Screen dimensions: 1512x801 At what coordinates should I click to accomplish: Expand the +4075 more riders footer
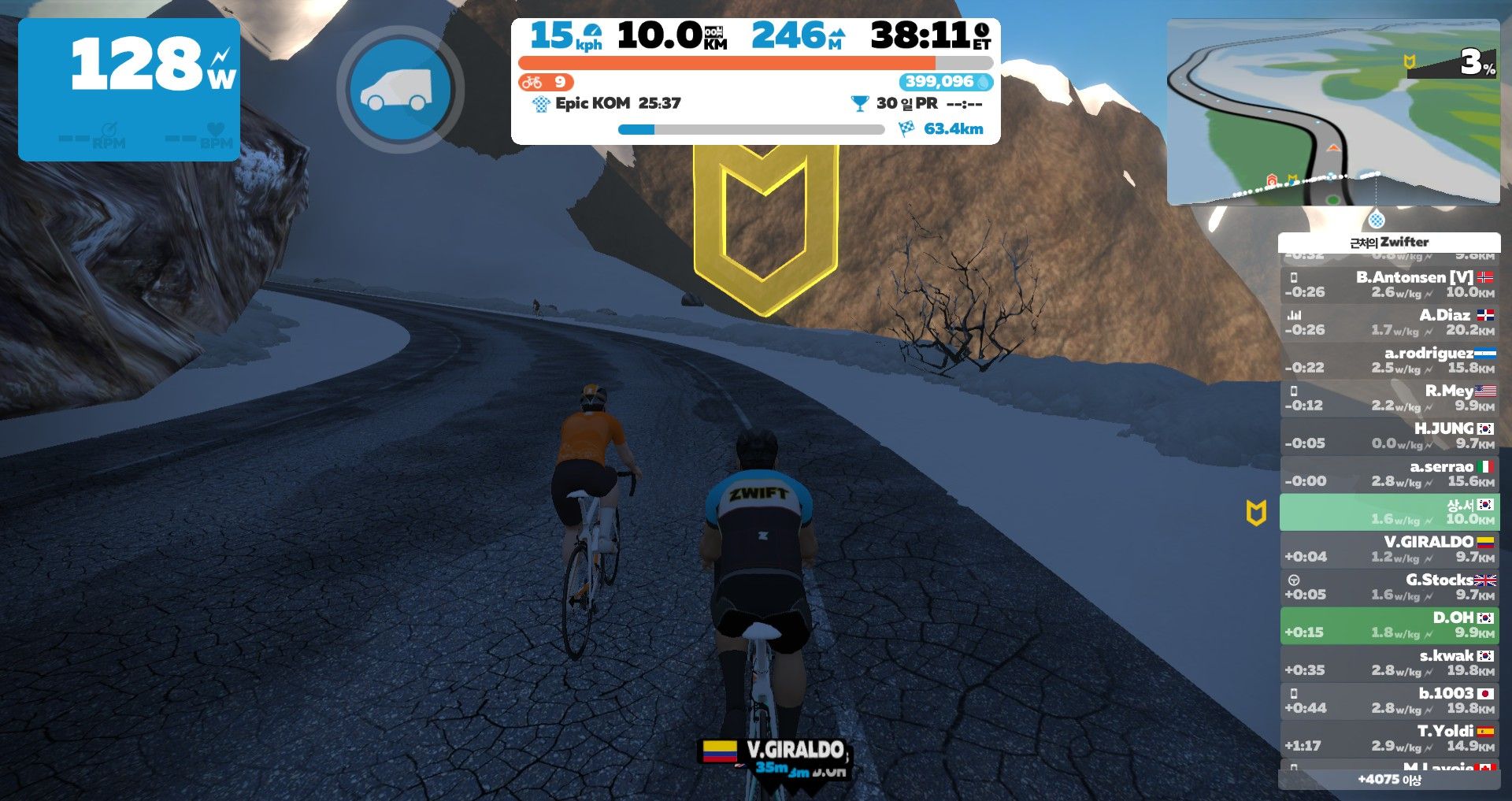[1389, 780]
